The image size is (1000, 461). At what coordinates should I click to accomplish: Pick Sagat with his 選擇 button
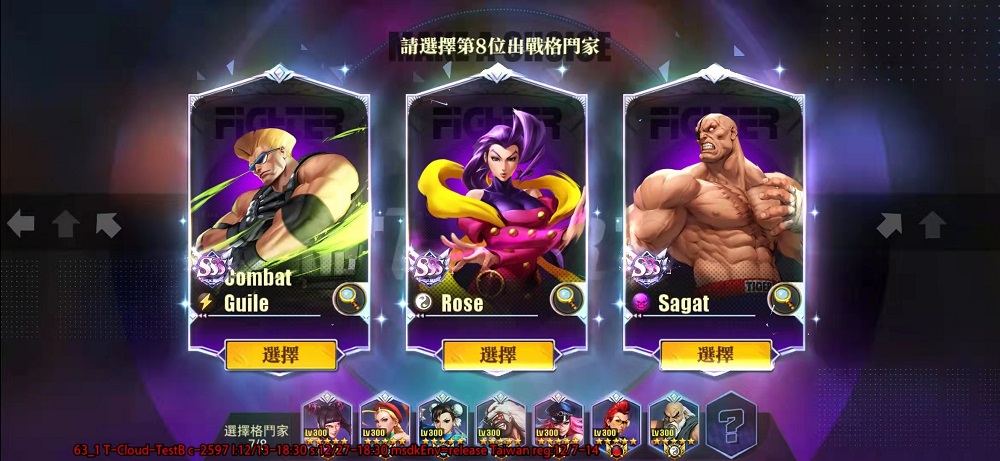click(715, 354)
